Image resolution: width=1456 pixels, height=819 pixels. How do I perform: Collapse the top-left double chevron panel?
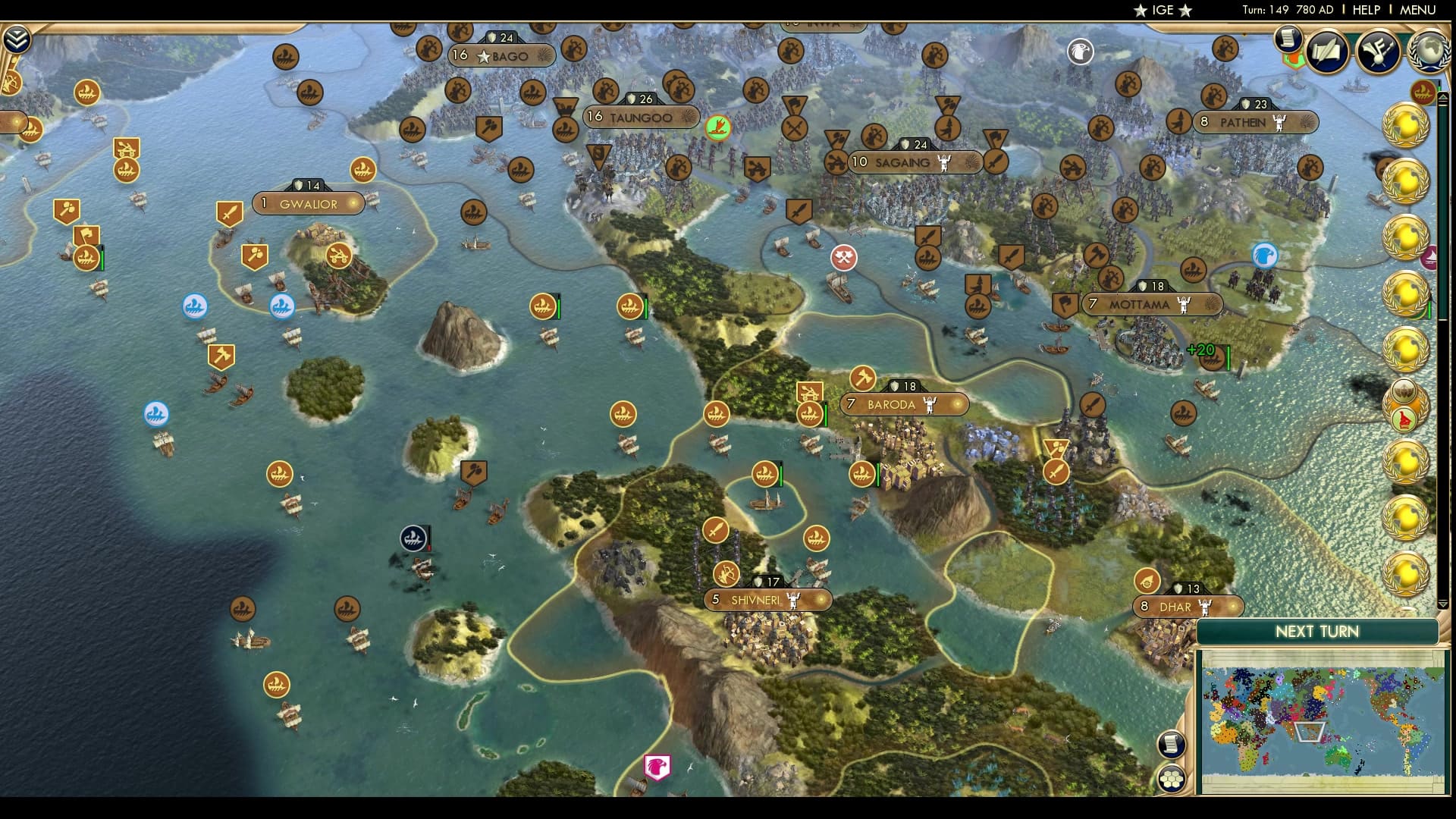17,37
